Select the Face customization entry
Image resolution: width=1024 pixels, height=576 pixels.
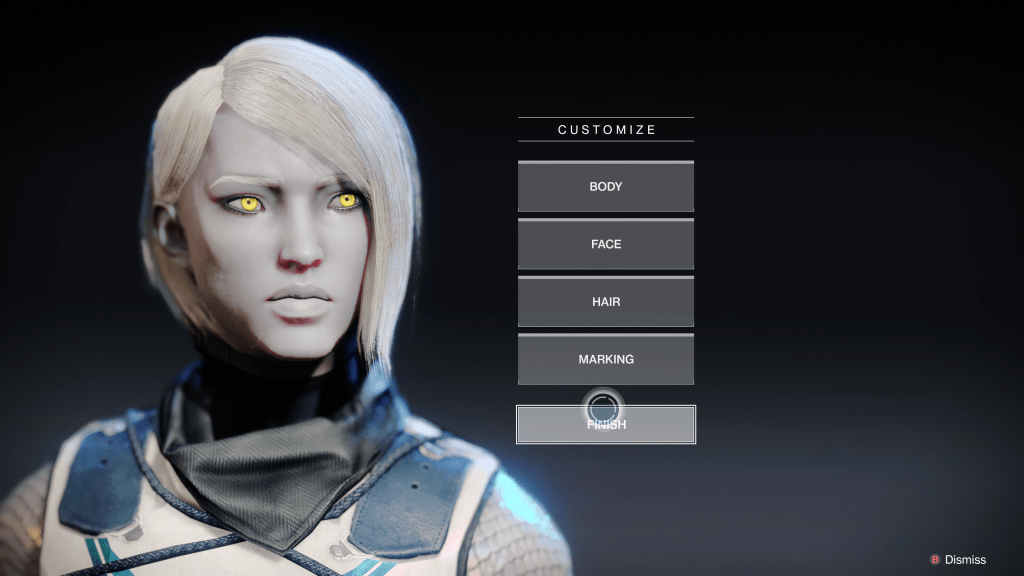click(605, 244)
